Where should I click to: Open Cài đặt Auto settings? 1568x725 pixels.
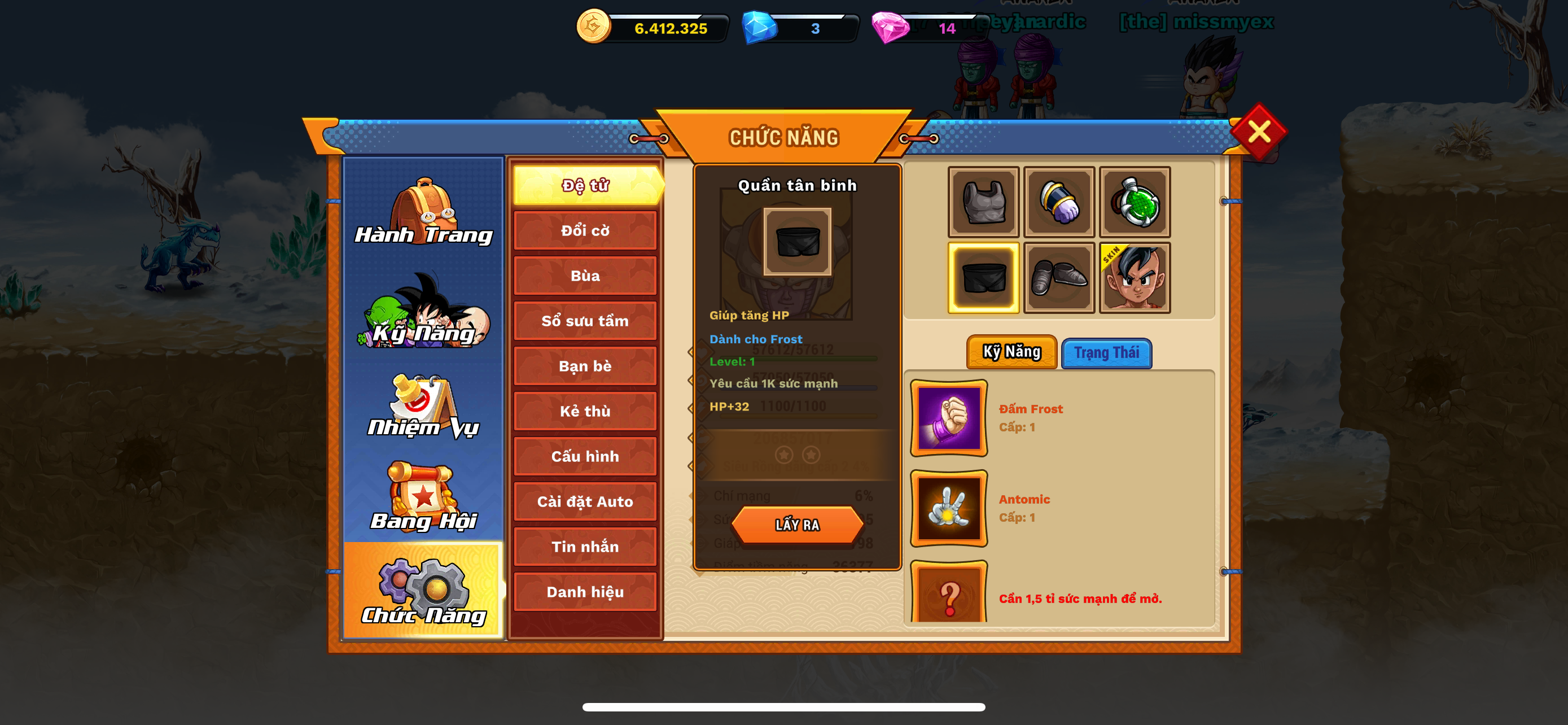[585, 501]
